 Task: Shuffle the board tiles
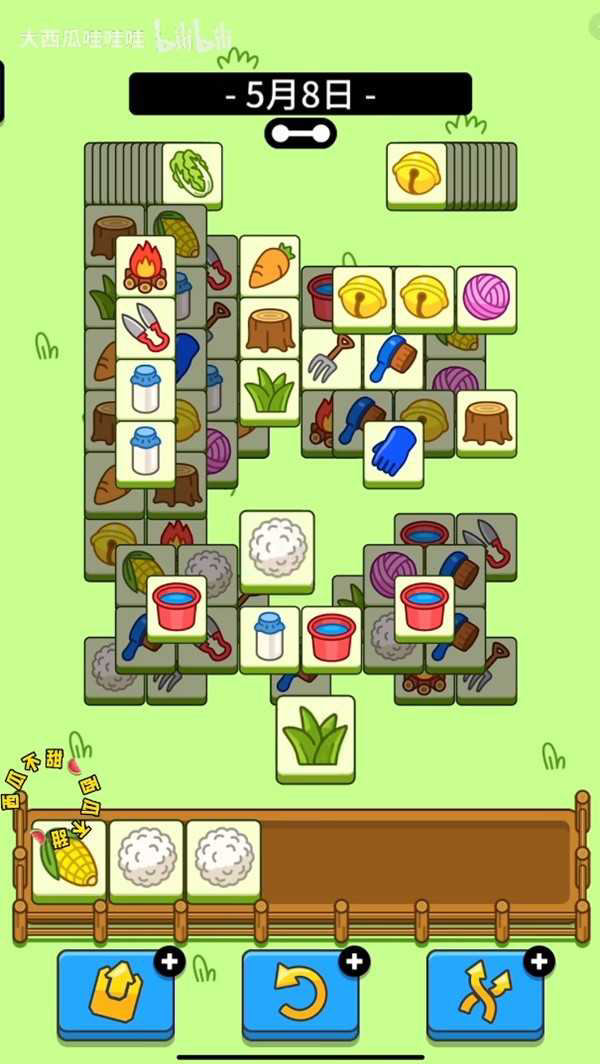pyautogui.click(x=485, y=994)
